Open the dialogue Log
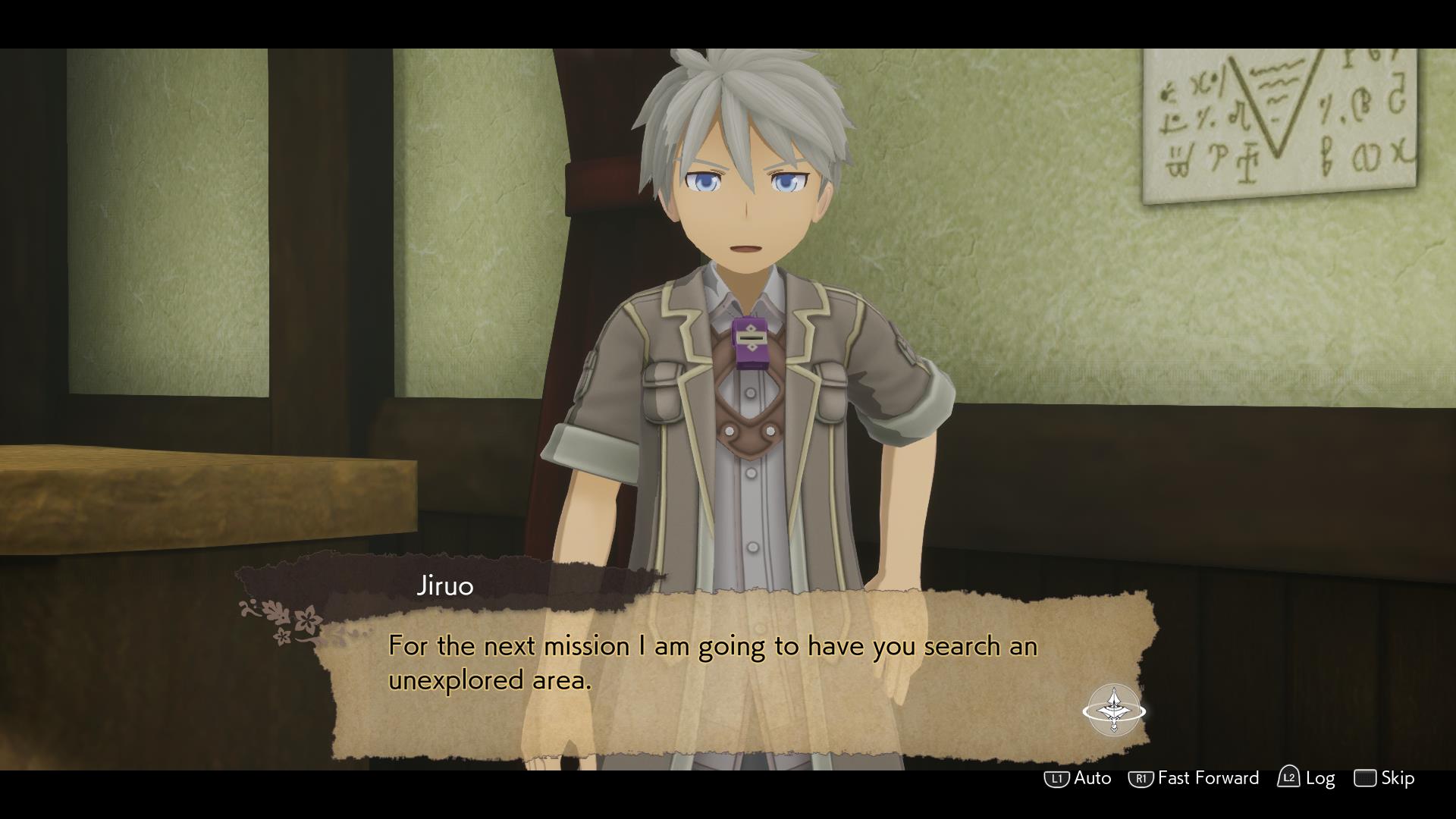The image size is (1456, 819). click(1307, 778)
